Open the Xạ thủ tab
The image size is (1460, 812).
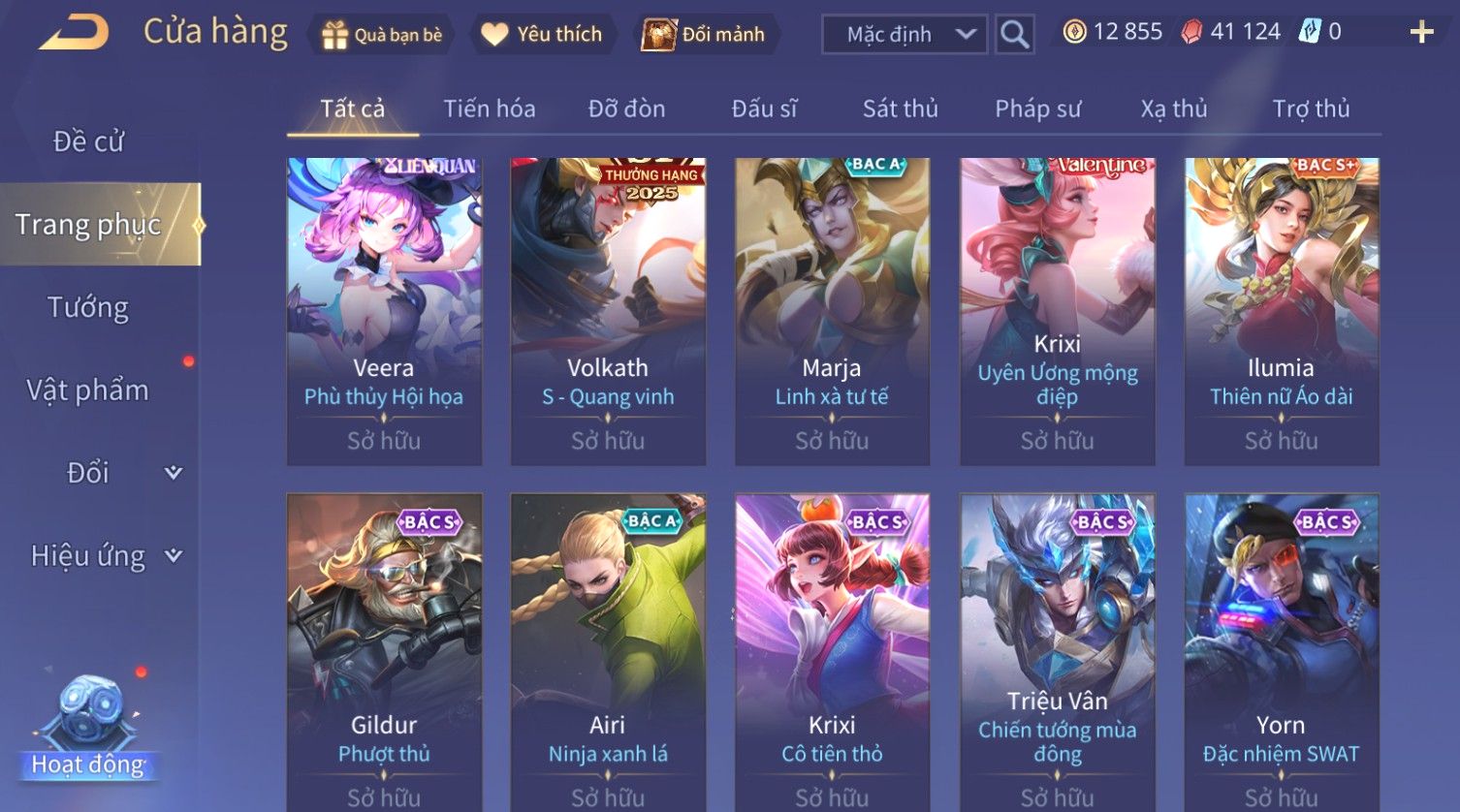pos(1173,109)
